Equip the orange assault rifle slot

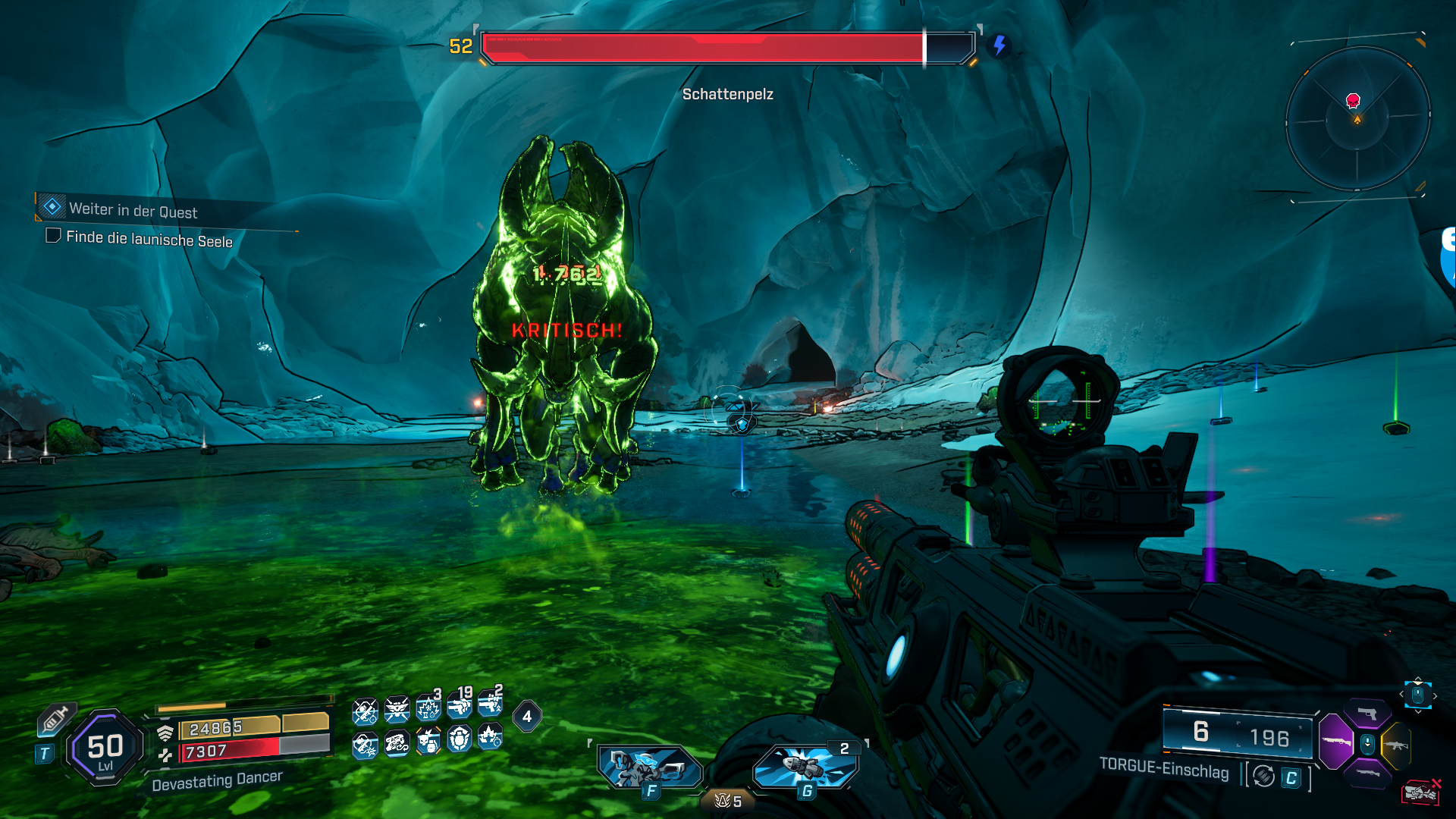[x=1396, y=745]
